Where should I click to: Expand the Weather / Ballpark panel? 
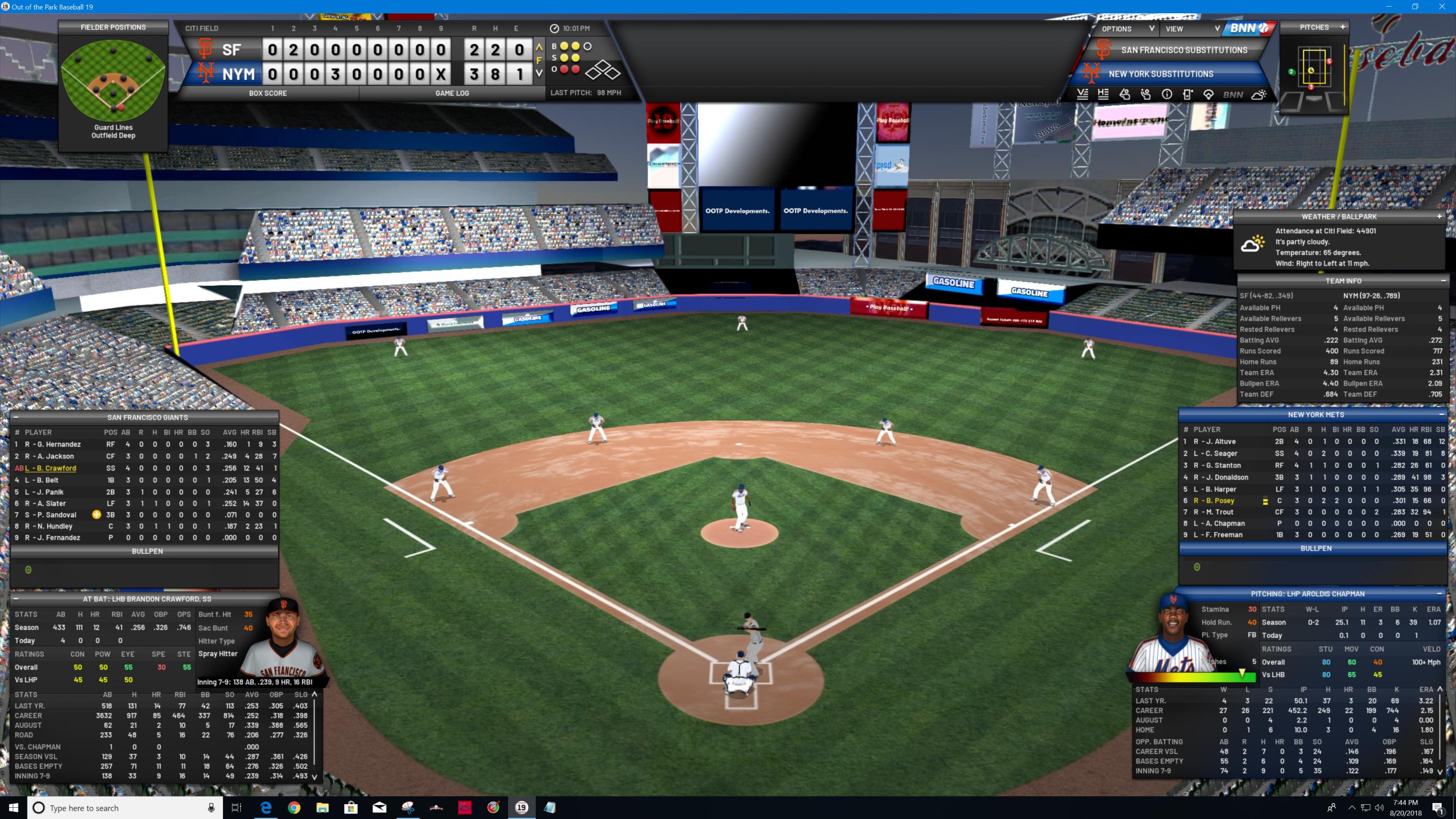(1439, 216)
